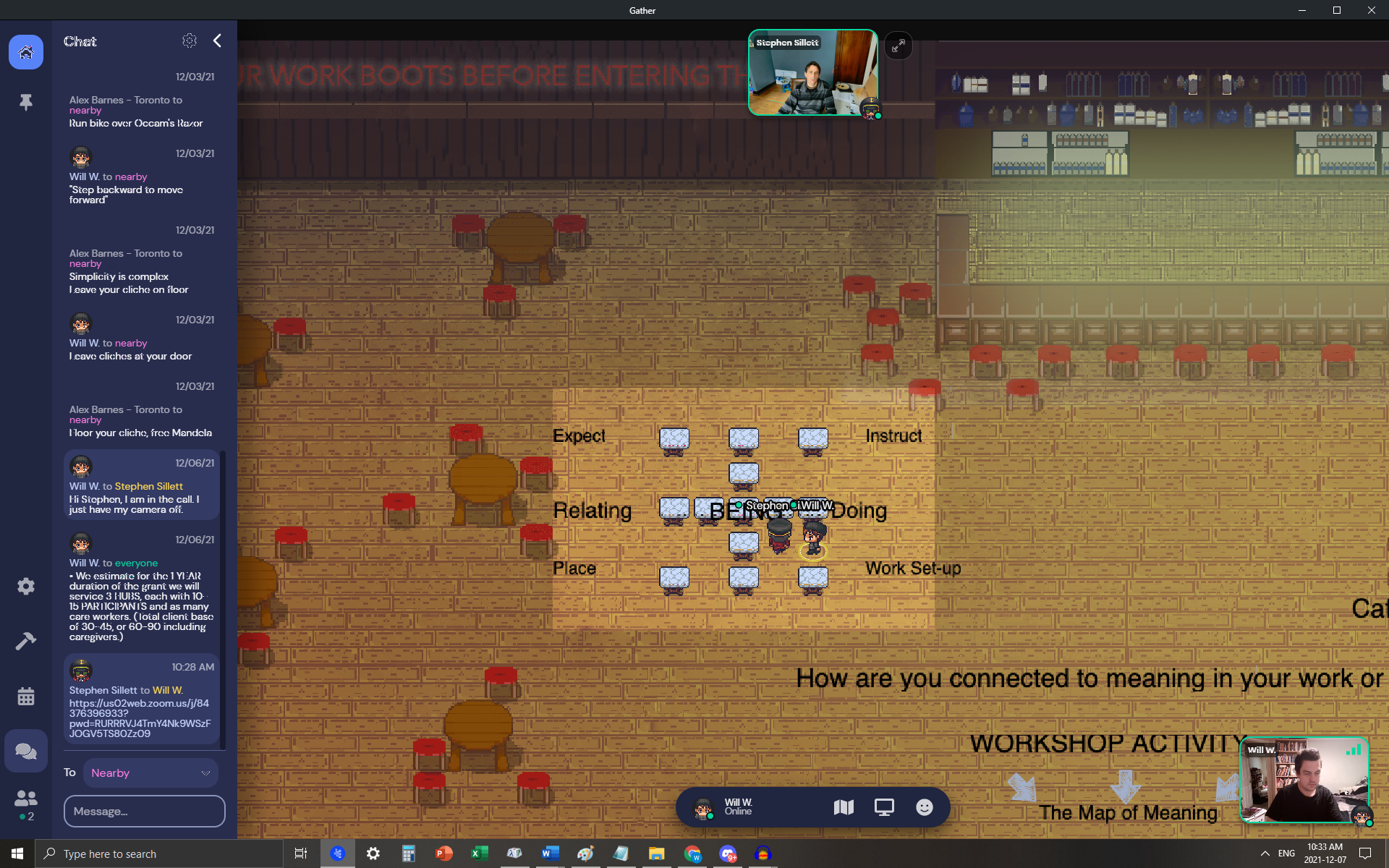Open the Windows Start menu
Image resolution: width=1389 pixels, height=868 pixels.
point(16,854)
